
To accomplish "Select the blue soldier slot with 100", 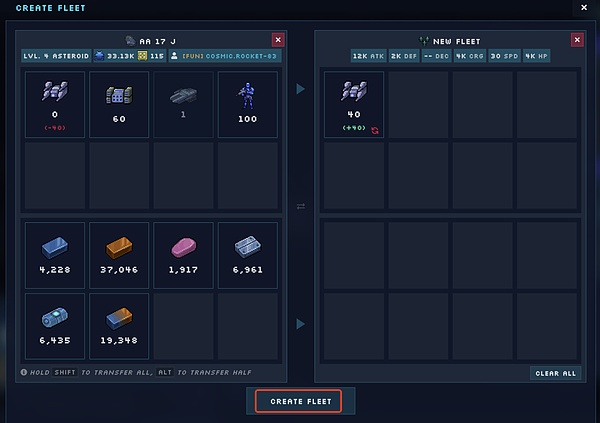I will click(246, 104).
